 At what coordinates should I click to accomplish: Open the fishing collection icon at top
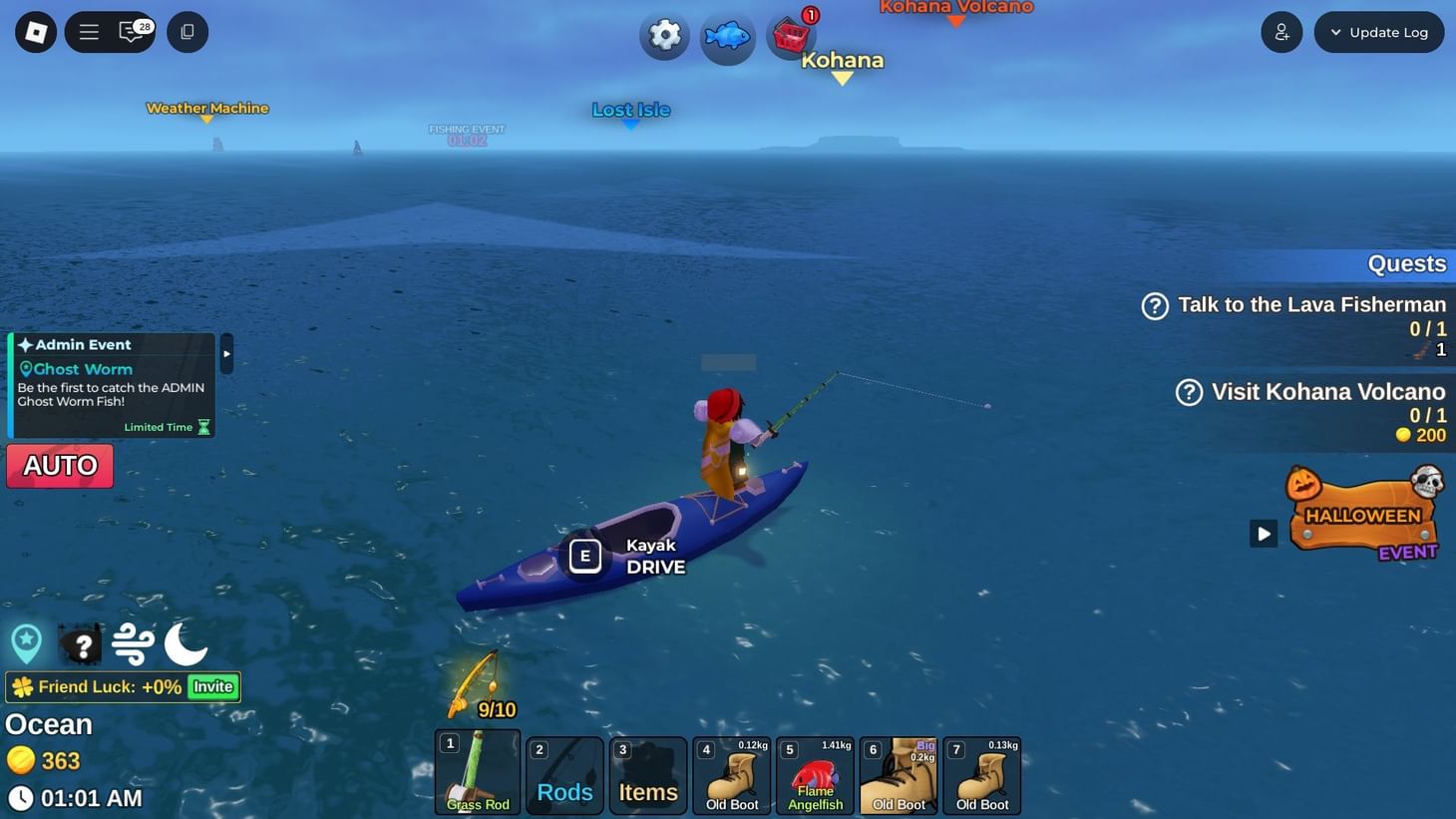[x=727, y=36]
